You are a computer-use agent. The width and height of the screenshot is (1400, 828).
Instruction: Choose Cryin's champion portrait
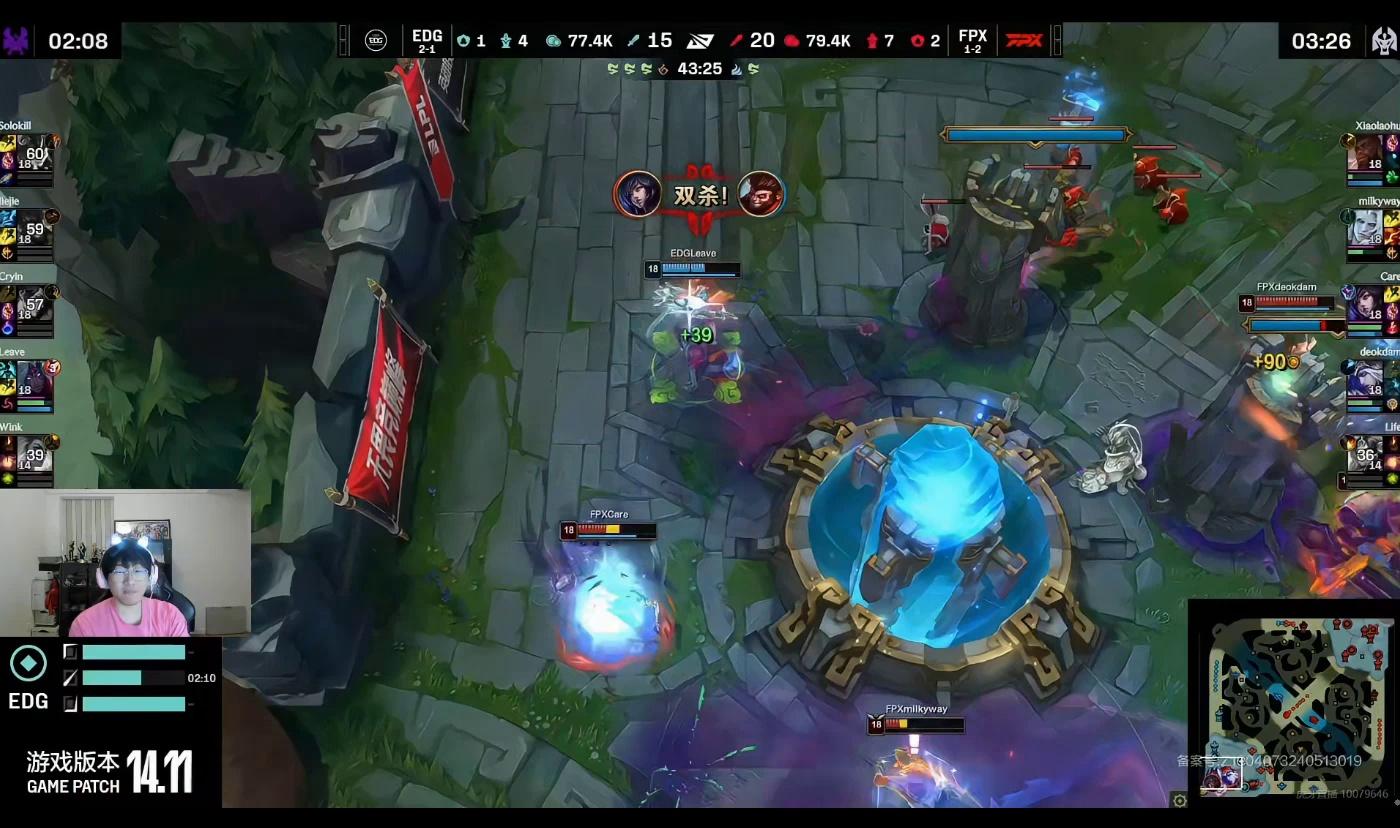(x=35, y=305)
